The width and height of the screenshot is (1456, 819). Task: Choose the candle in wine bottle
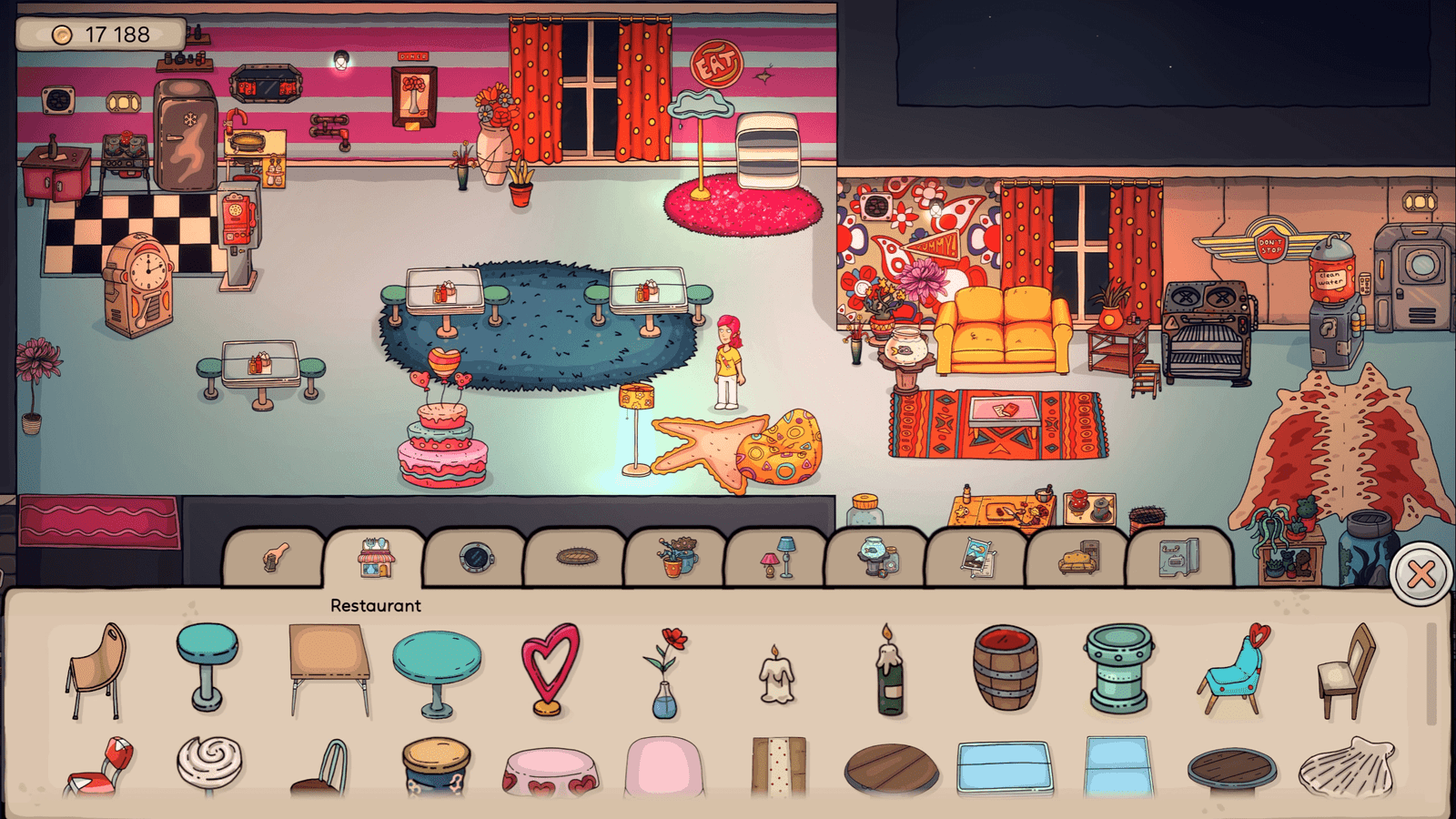click(889, 672)
